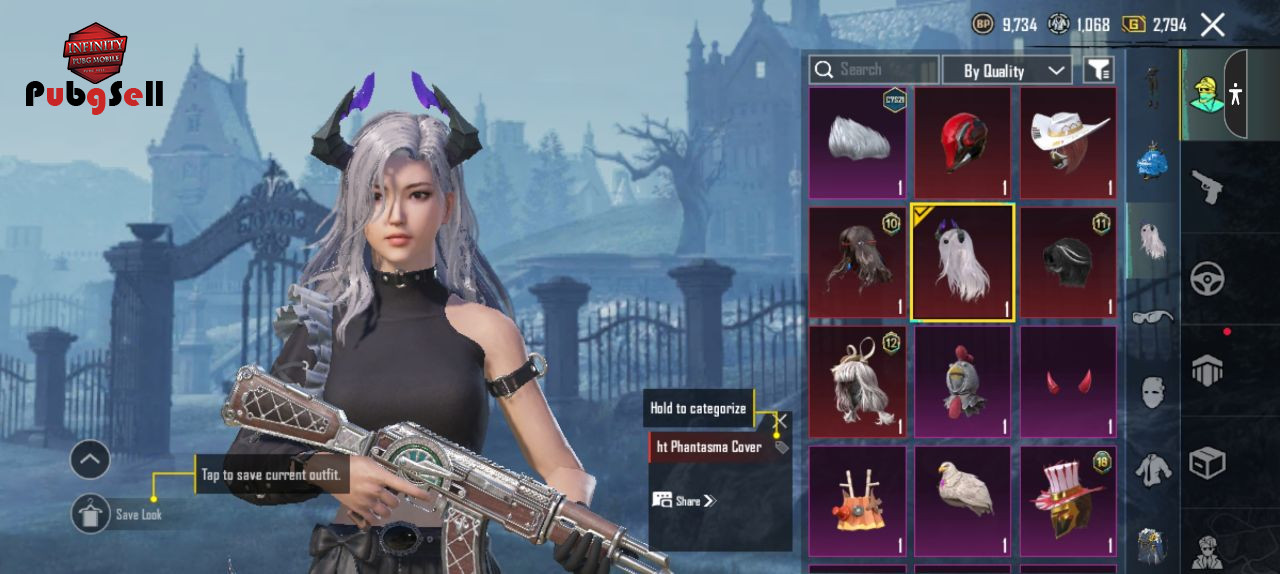The image size is (1280, 574).
Task: Select the brown hair with level 10 badge
Action: [x=858, y=262]
